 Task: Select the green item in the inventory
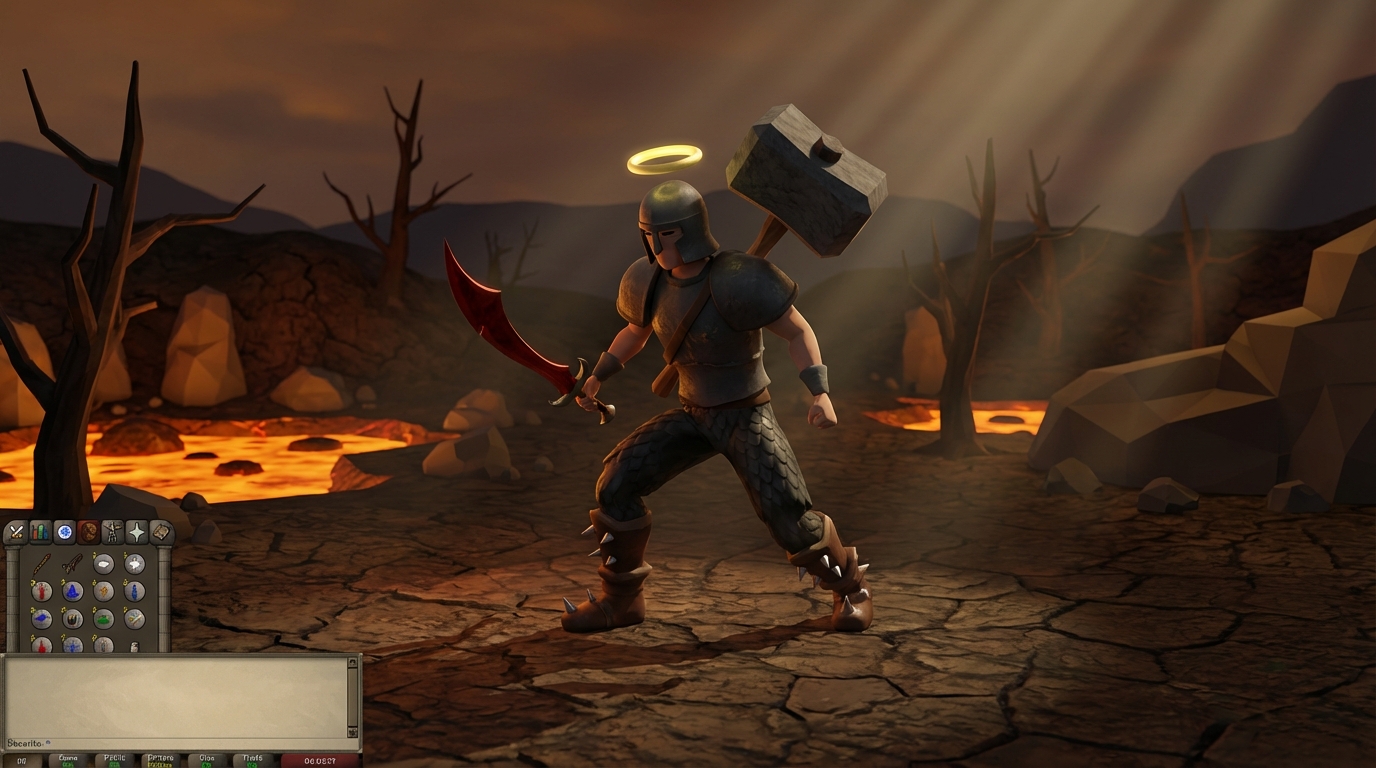pos(102,618)
